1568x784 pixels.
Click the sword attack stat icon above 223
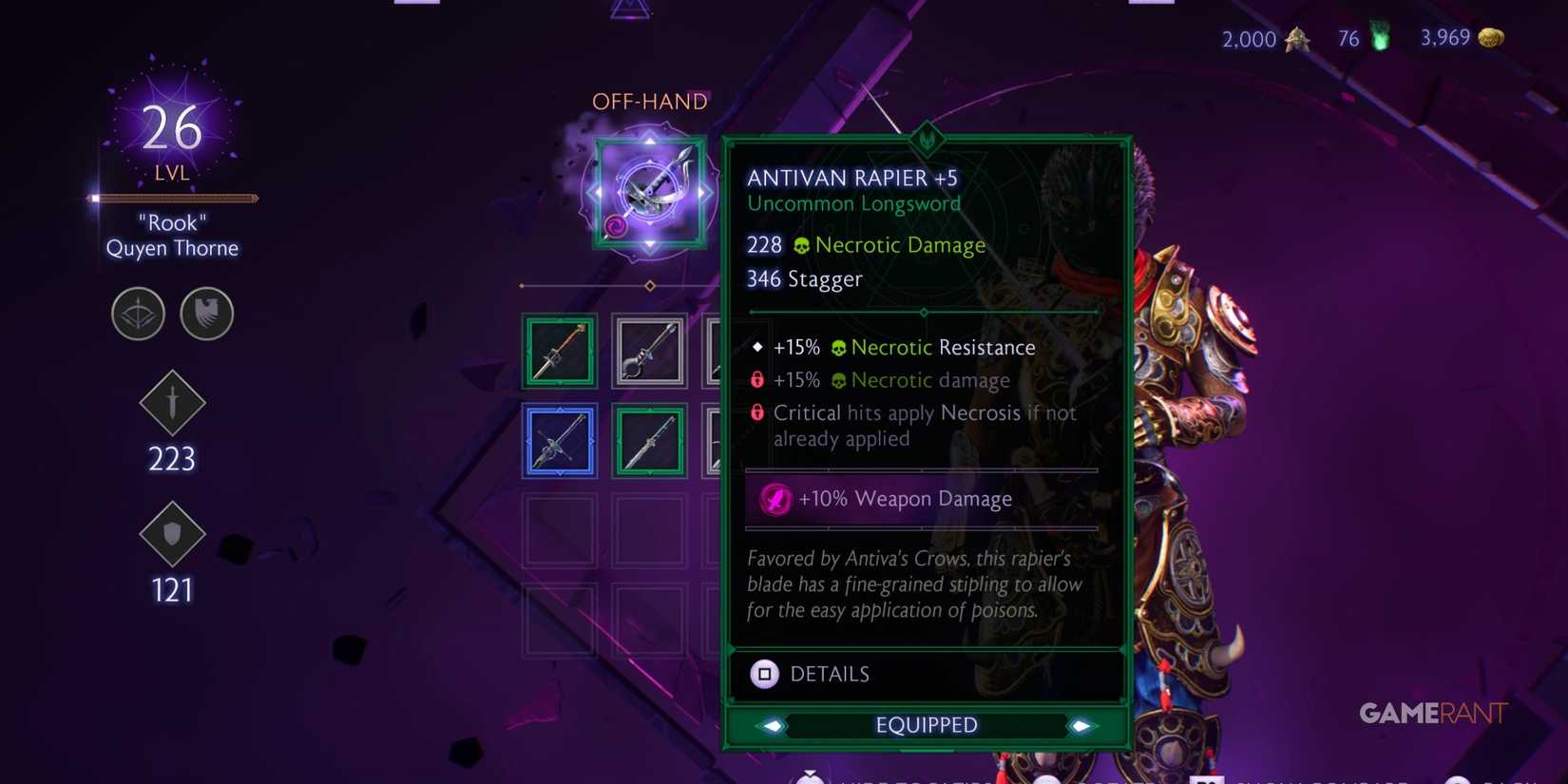tap(172, 403)
